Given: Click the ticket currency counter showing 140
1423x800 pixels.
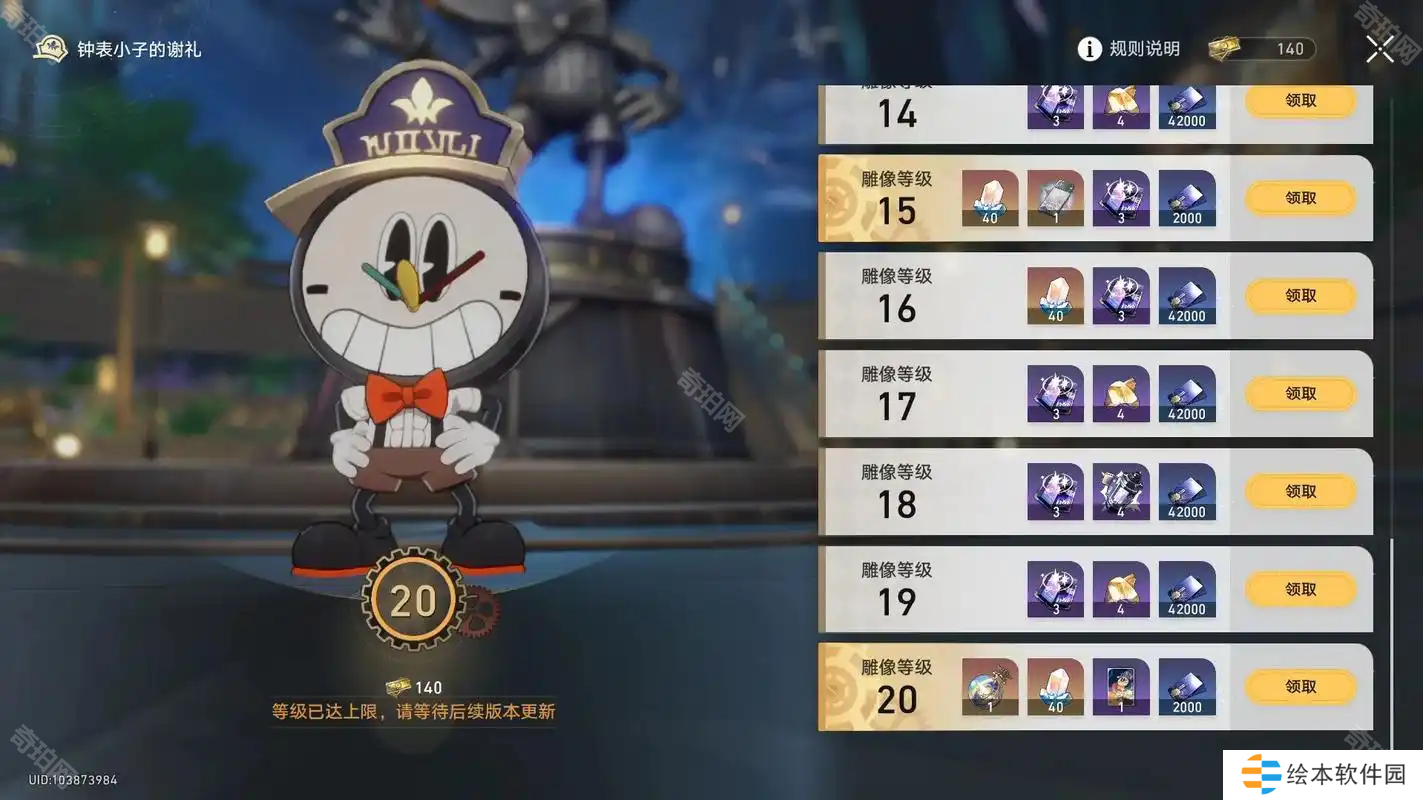Looking at the screenshot, I should [1262, 49].
